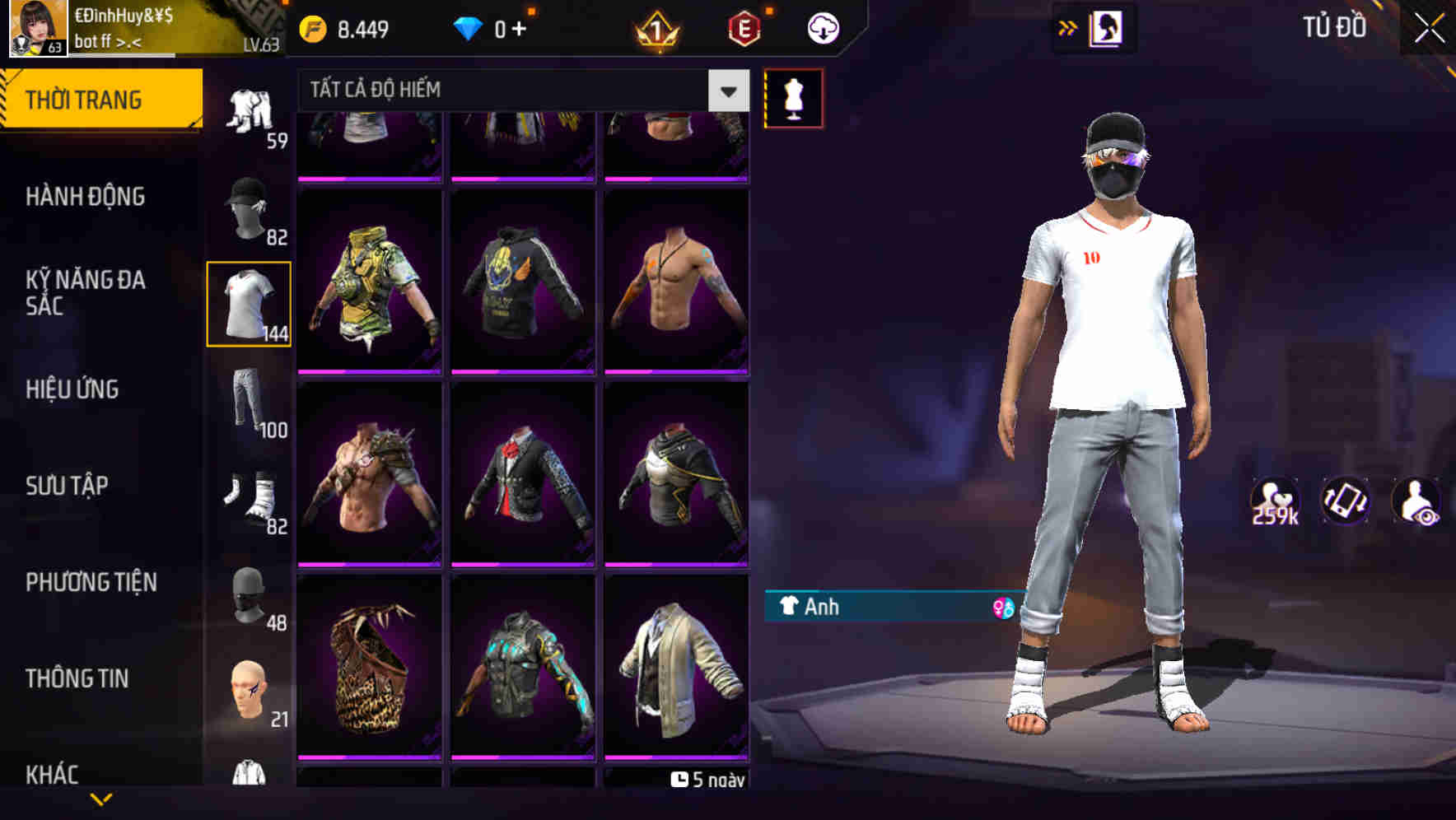Viewport: 1456px width, 820px height.
Task: Click the cloud download icon in top bar
Action: click(x=820, y=27)
